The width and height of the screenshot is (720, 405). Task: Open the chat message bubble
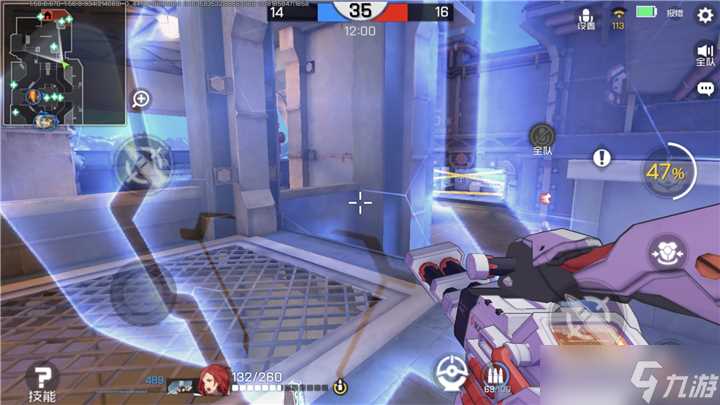(x=705, y=89)
